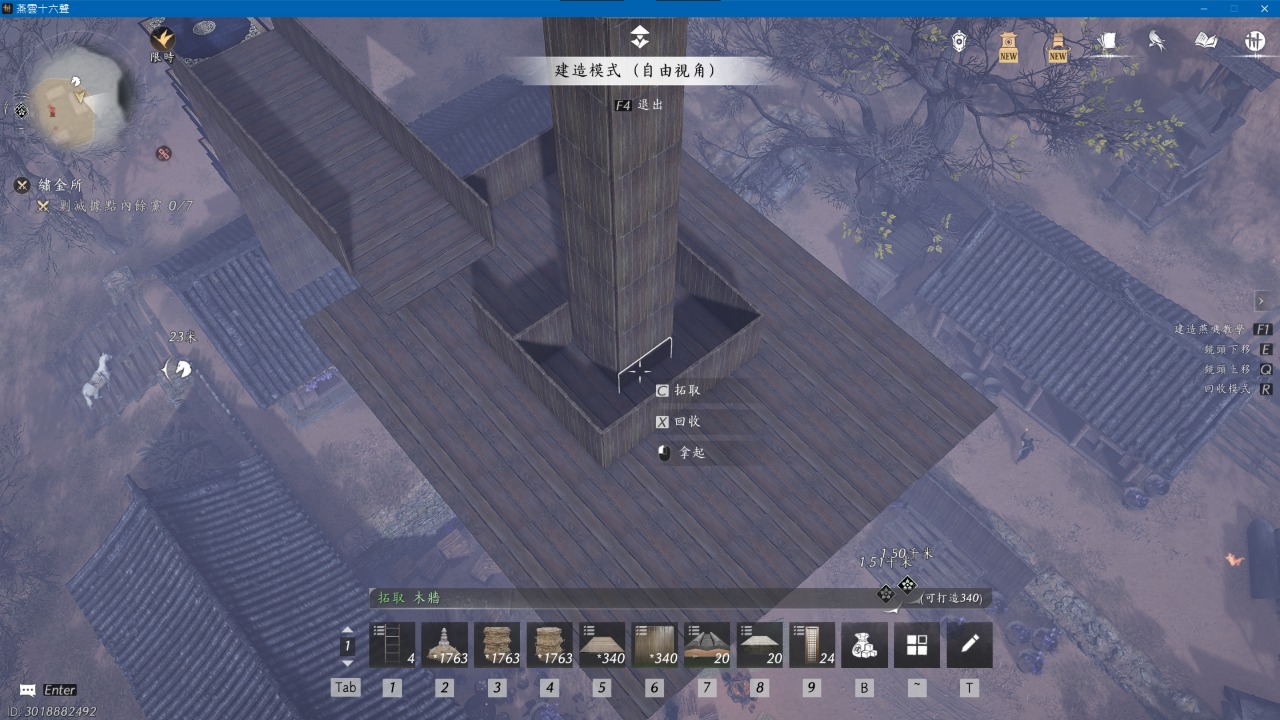Pick the dark tiled roof build slot
This screenshot has width=1280, height=720.
(x=707, y=645)
